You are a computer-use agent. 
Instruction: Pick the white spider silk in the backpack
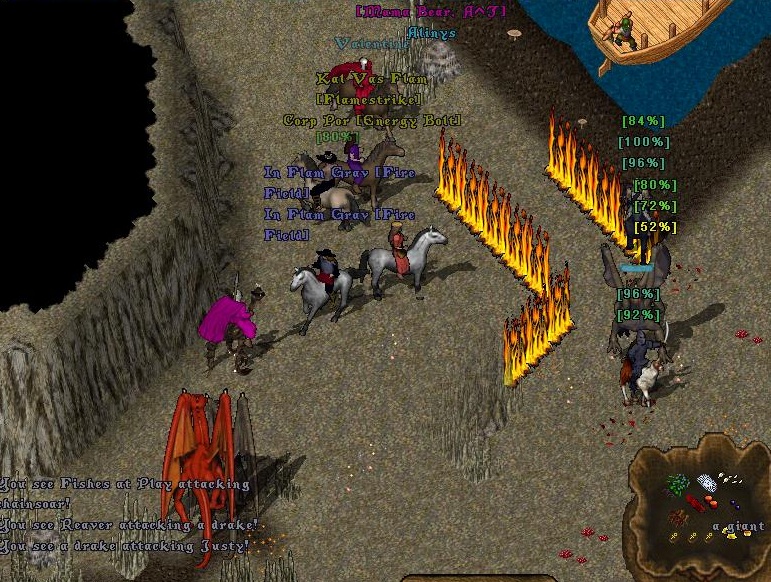point(707,483)
